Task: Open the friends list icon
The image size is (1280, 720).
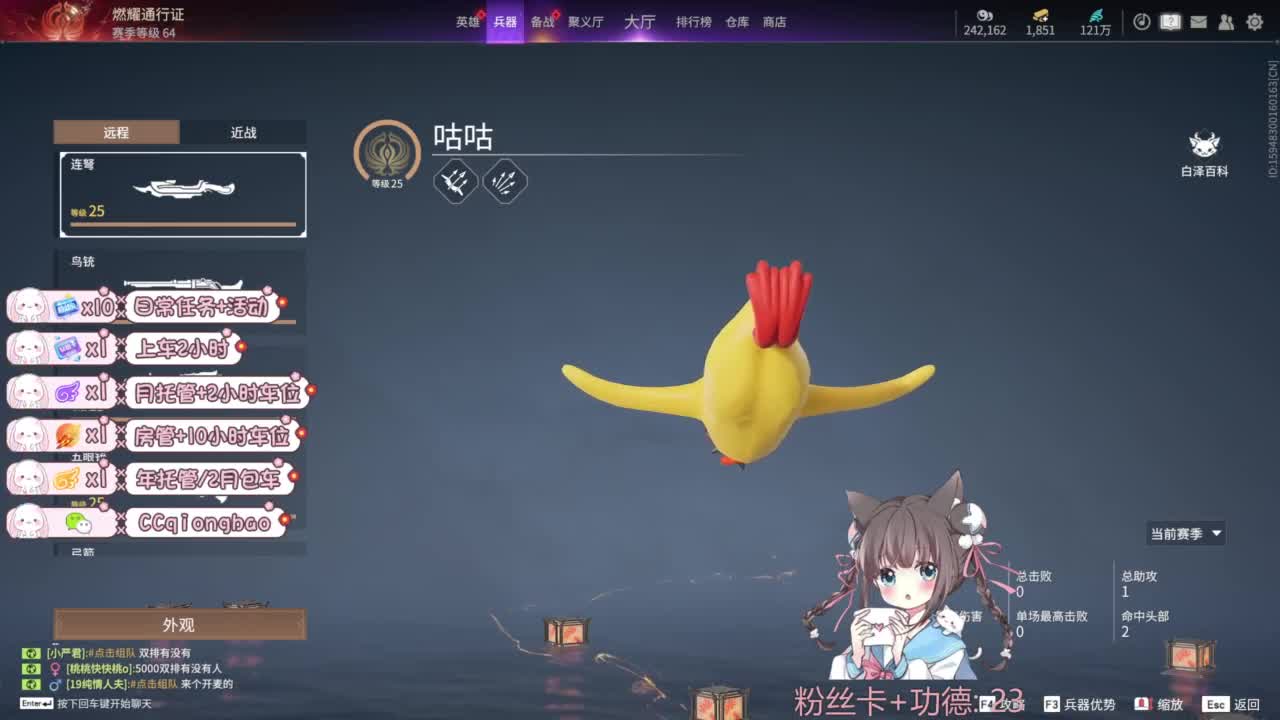Action: coord(1226,22)
